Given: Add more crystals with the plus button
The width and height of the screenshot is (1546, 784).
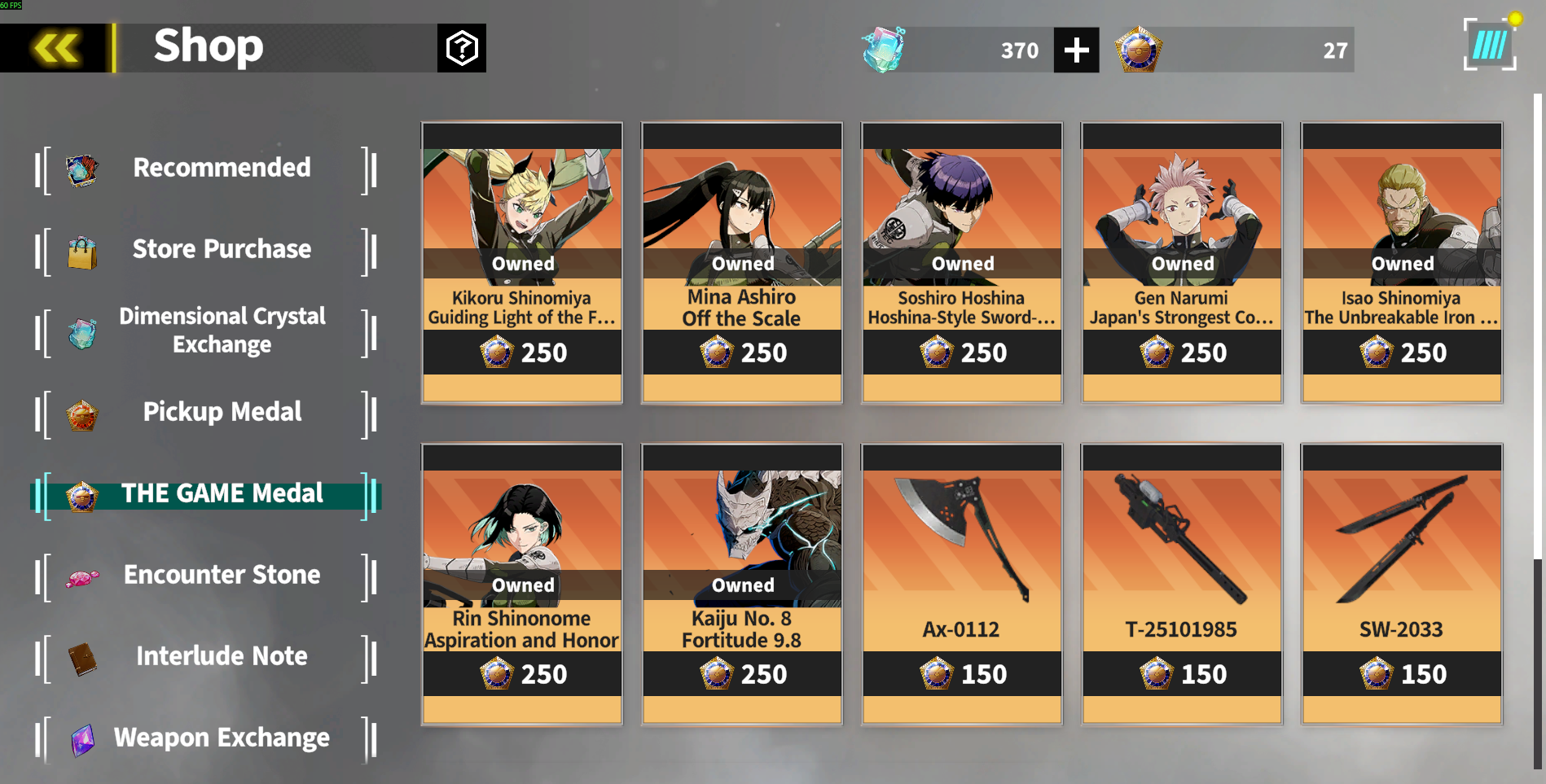Looking at the screenshot, I should 1076,50.
